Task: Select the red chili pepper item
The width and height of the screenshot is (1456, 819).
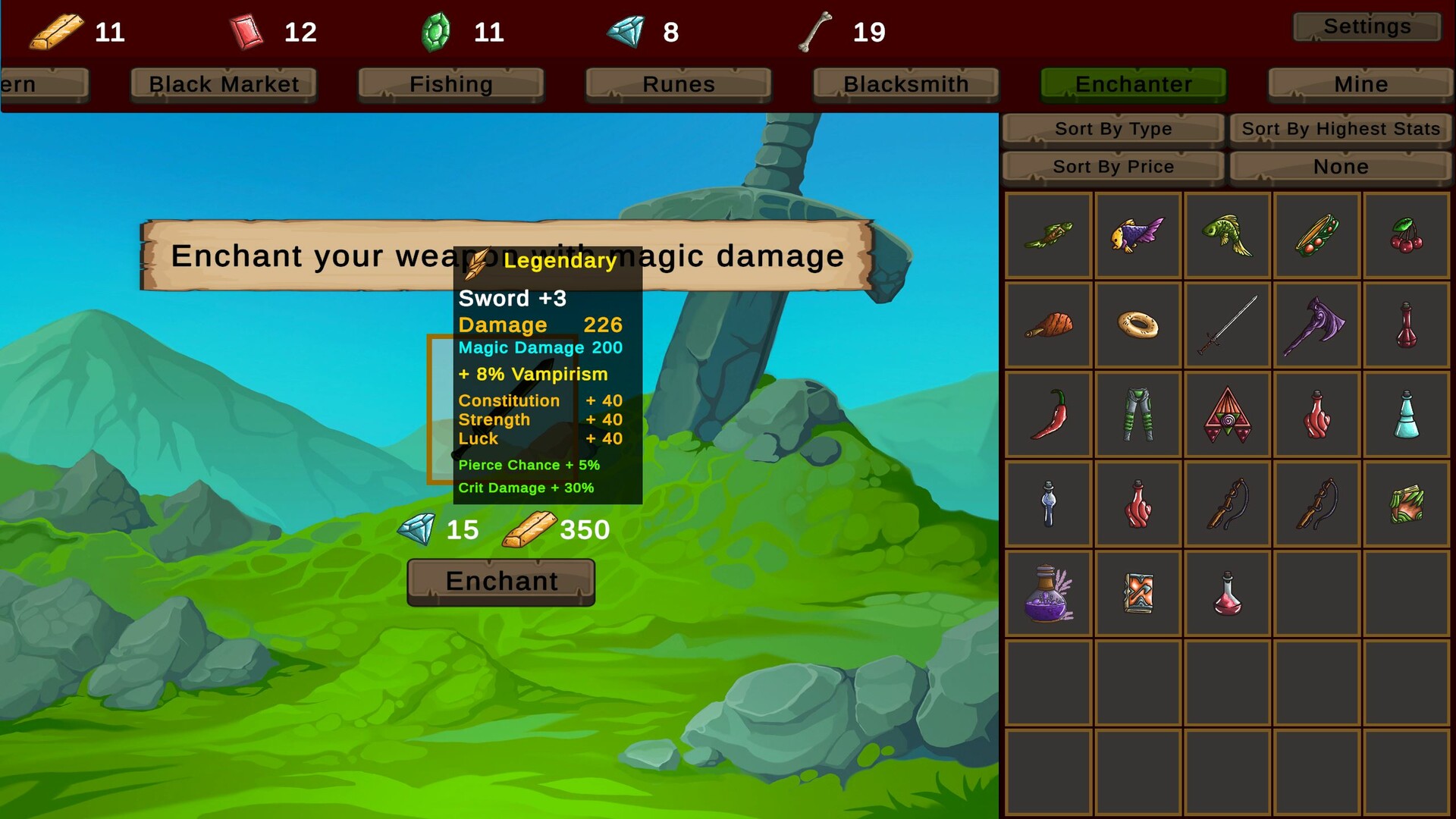Action: pyautogui.click(x=1047, y=414)
